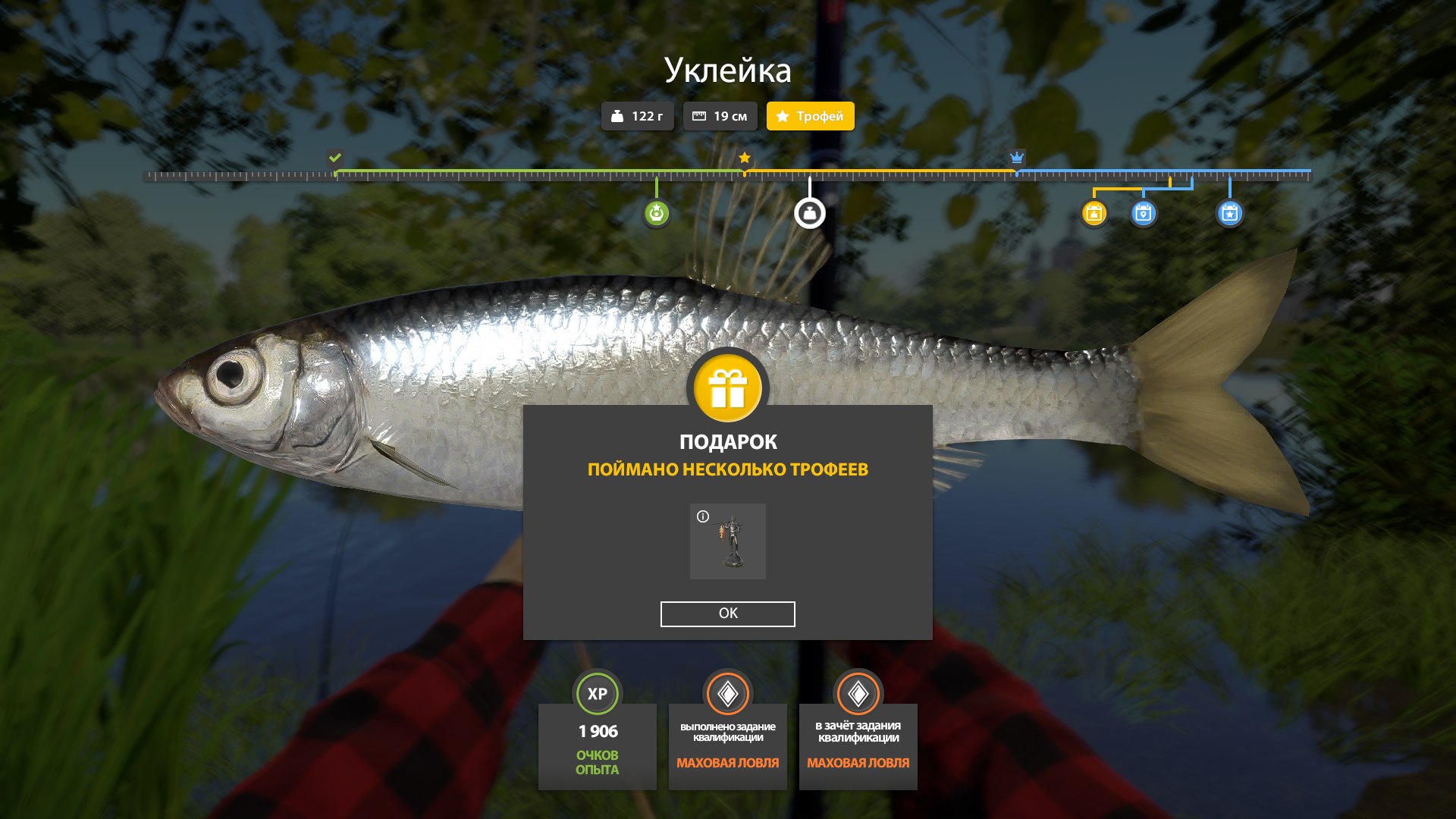
Task: Click the diamond icon above в зачёт задания
Action: pyautogui.click(x=858, y=692)
